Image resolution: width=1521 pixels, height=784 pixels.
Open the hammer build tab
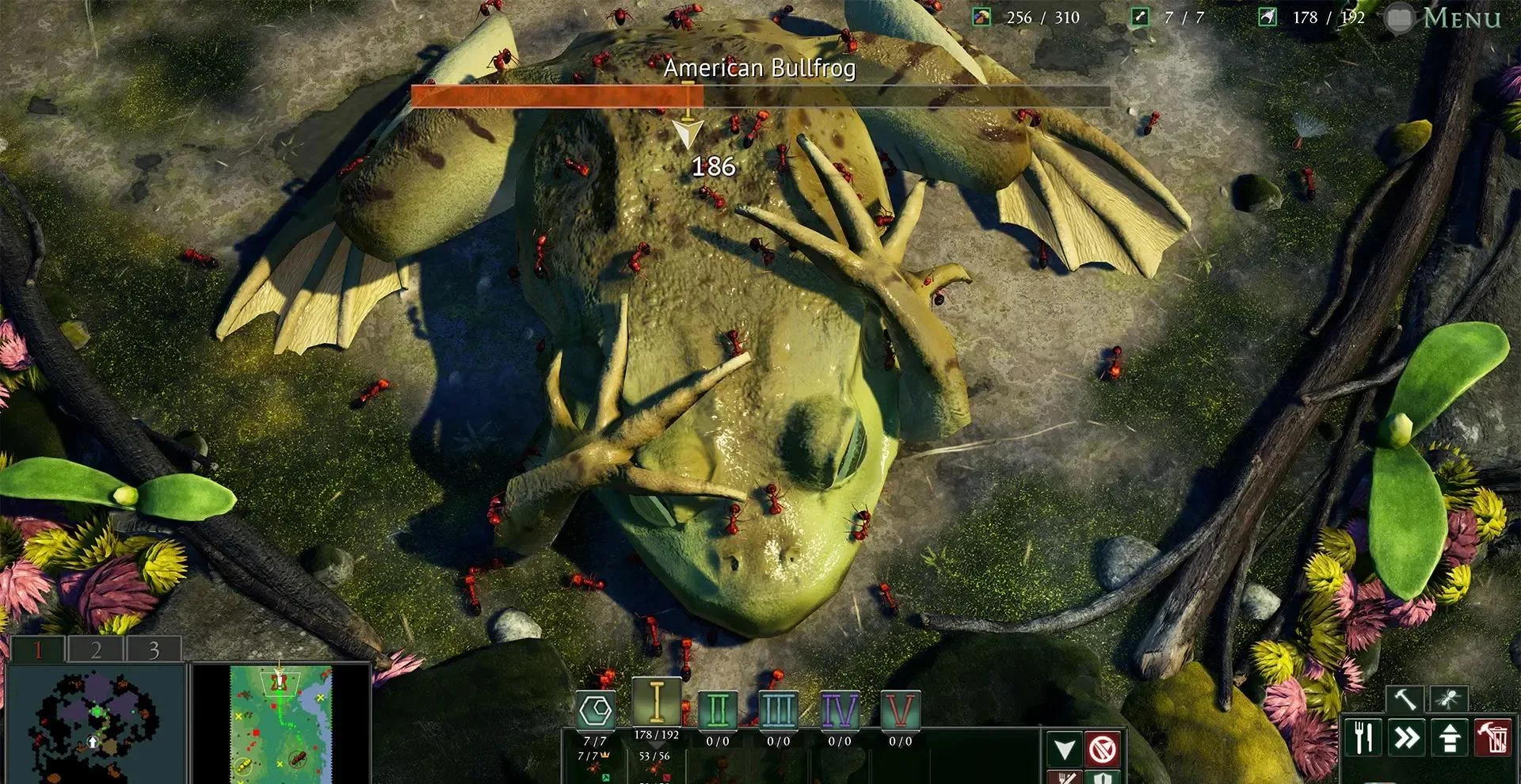[x=1405, y=698]
